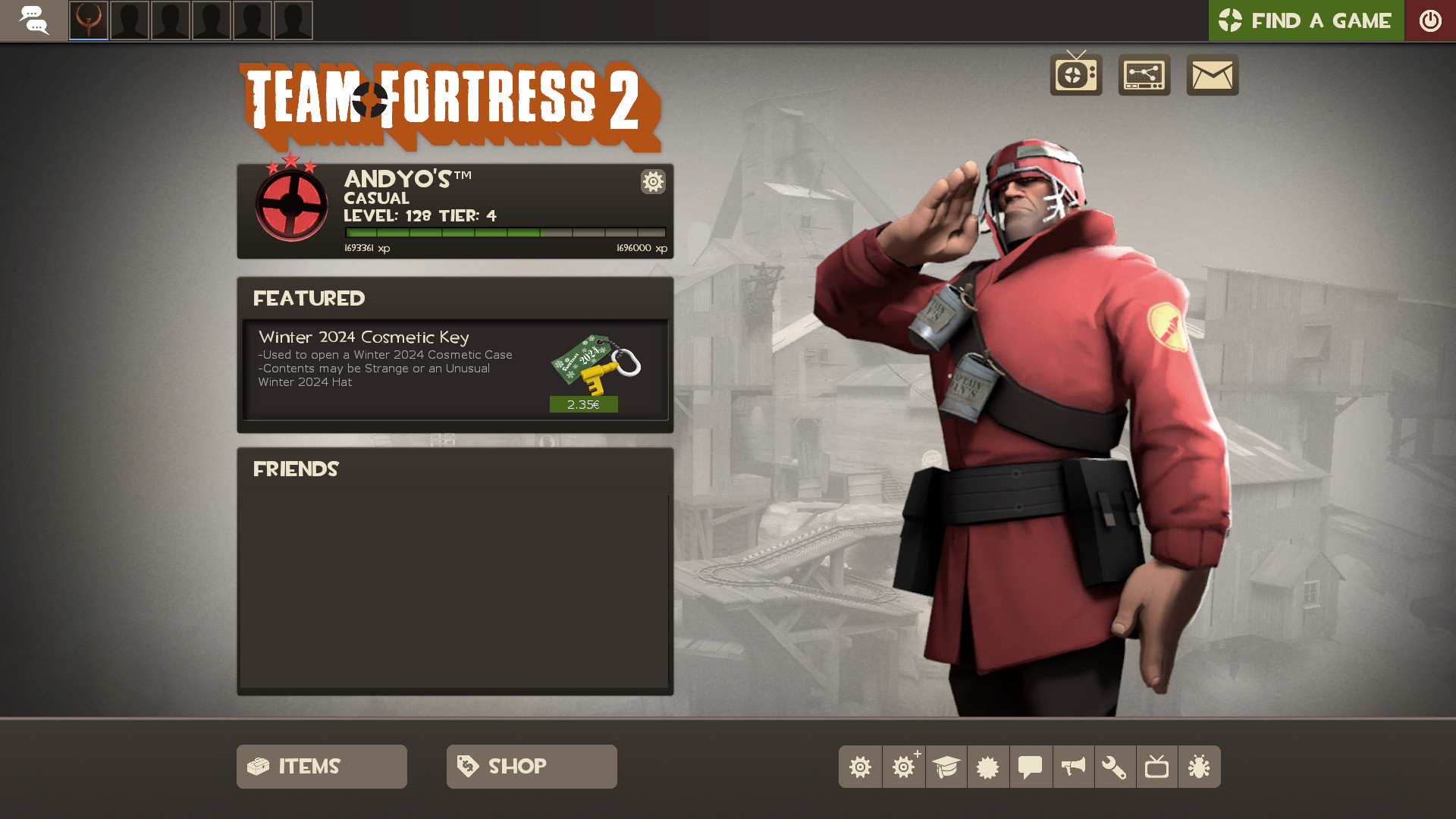1456x819 pixels.
Task: Start training via the graduation cap icon
Action: pos(945,767)
